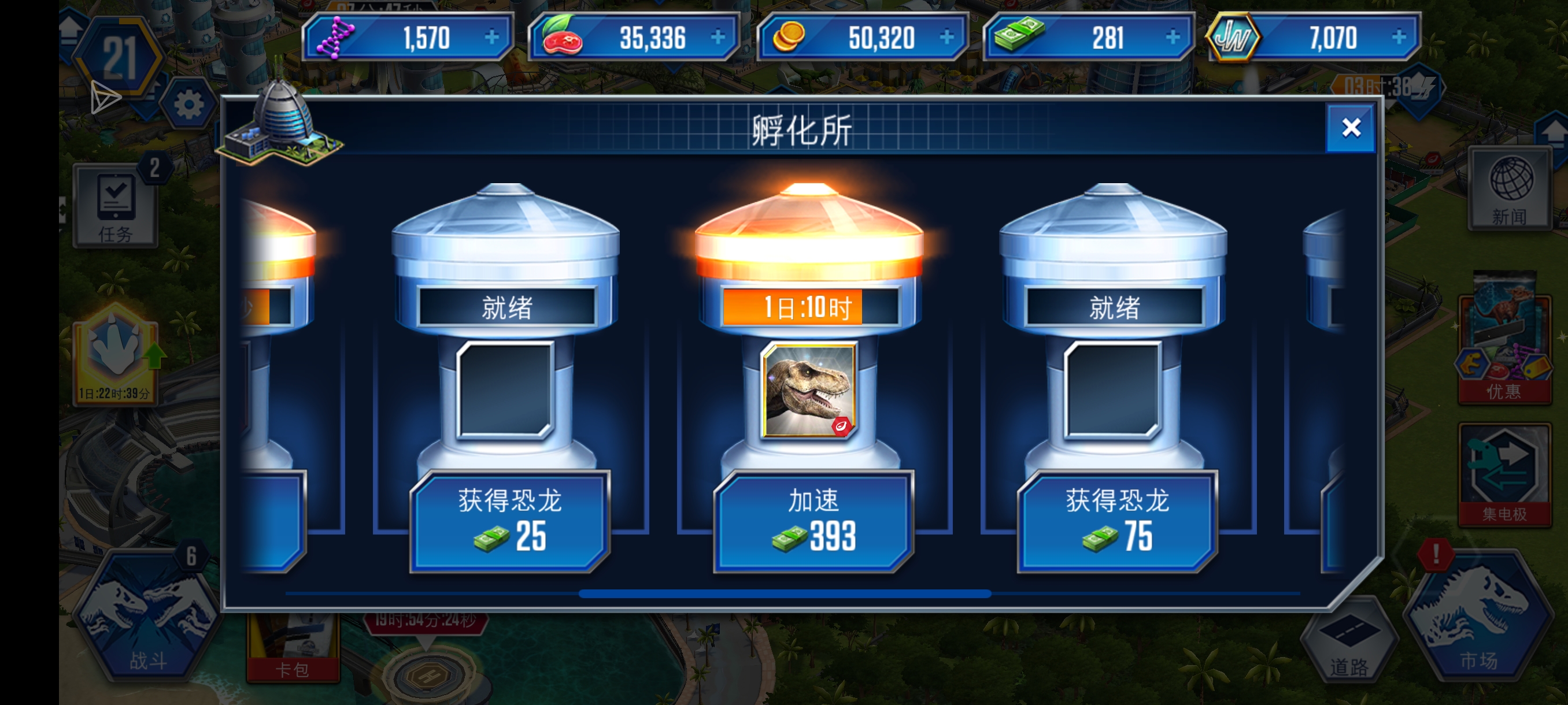This screenshot has height=705, width=1568.
Task: Add more coins with the plus button
Action: (x=946, y=38)
